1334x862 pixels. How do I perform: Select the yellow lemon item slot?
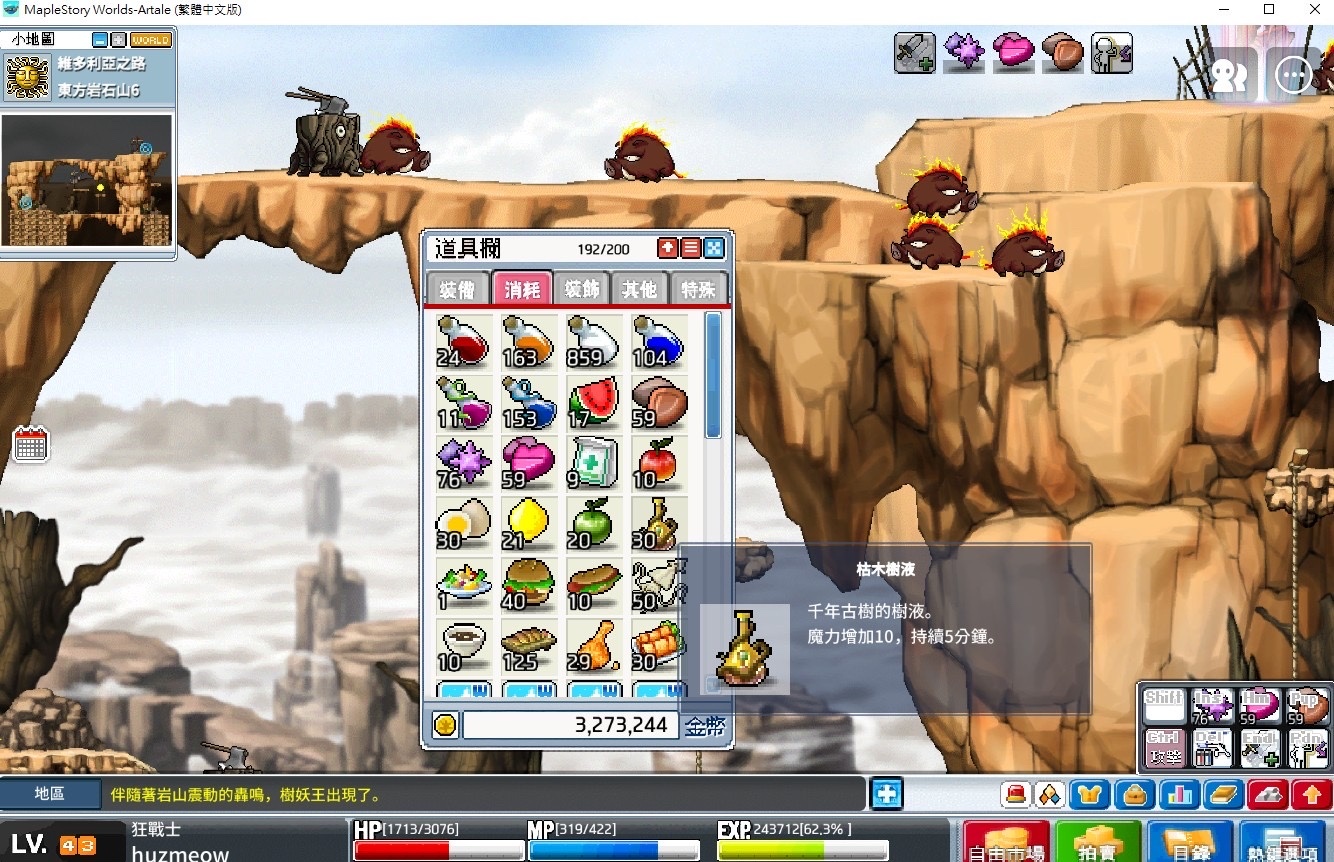[x=529, y=524]
